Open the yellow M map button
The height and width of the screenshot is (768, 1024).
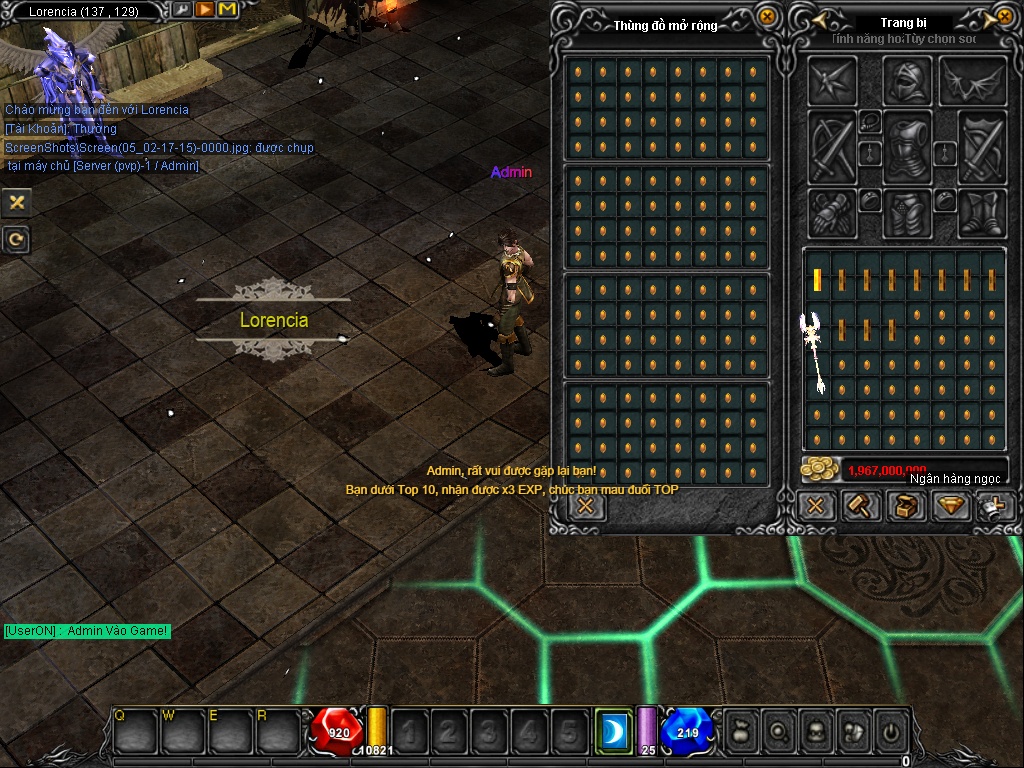point(227,10)
